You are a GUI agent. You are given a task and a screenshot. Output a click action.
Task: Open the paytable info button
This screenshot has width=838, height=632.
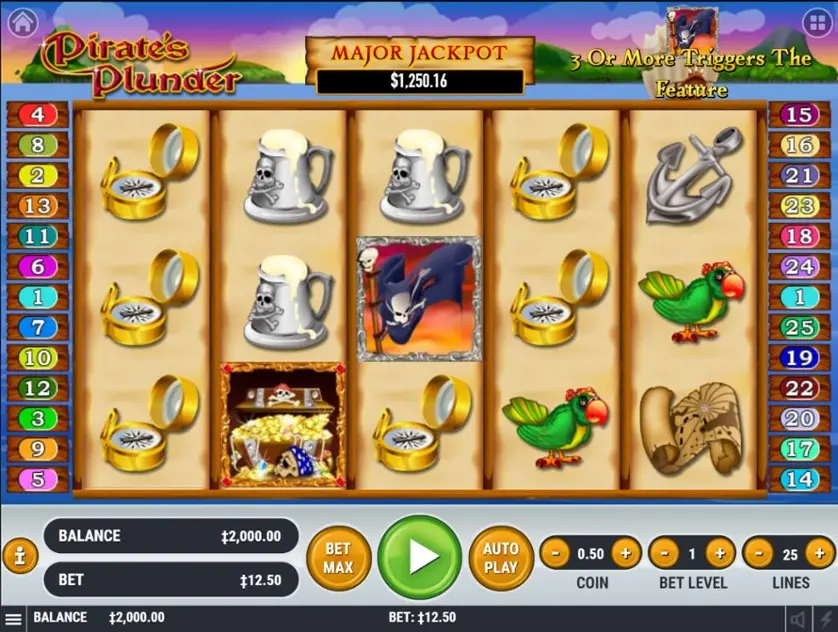tap(20, 556)
